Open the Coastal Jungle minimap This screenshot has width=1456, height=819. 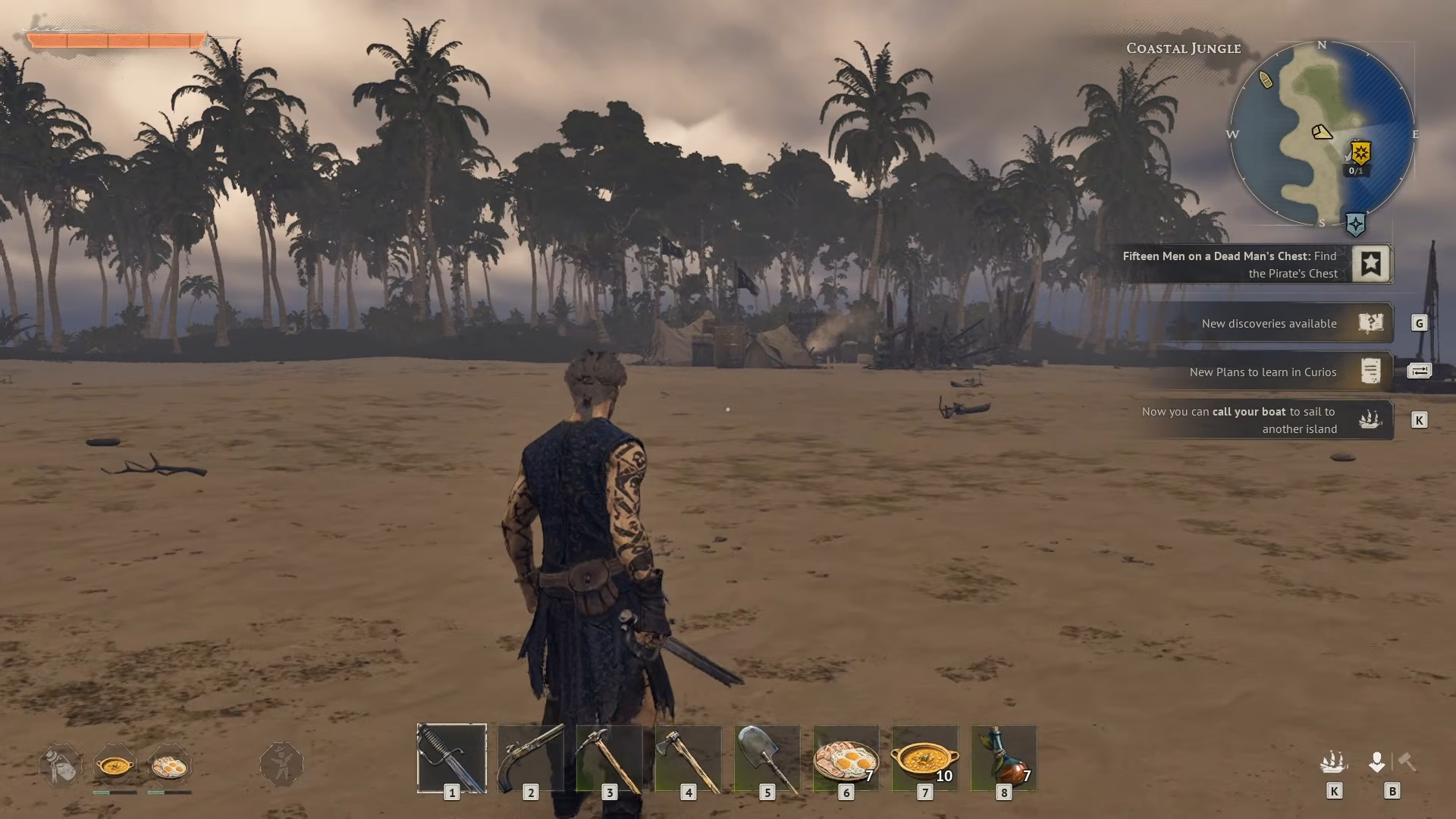tap(1321, 133)
